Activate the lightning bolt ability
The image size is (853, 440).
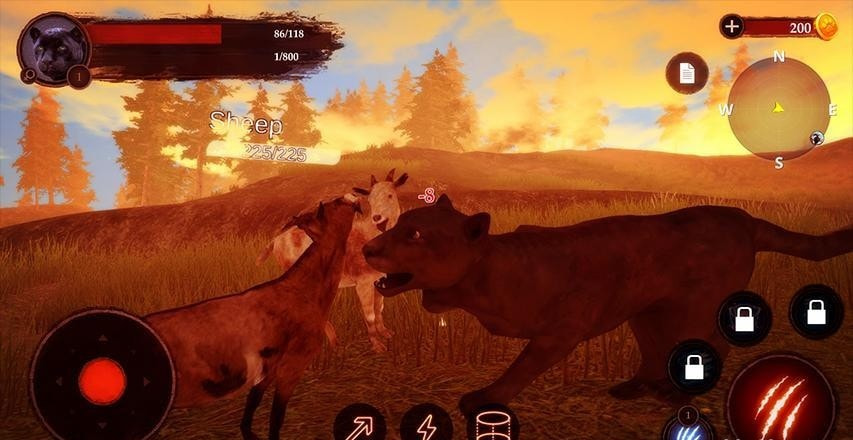pos(426,425)
